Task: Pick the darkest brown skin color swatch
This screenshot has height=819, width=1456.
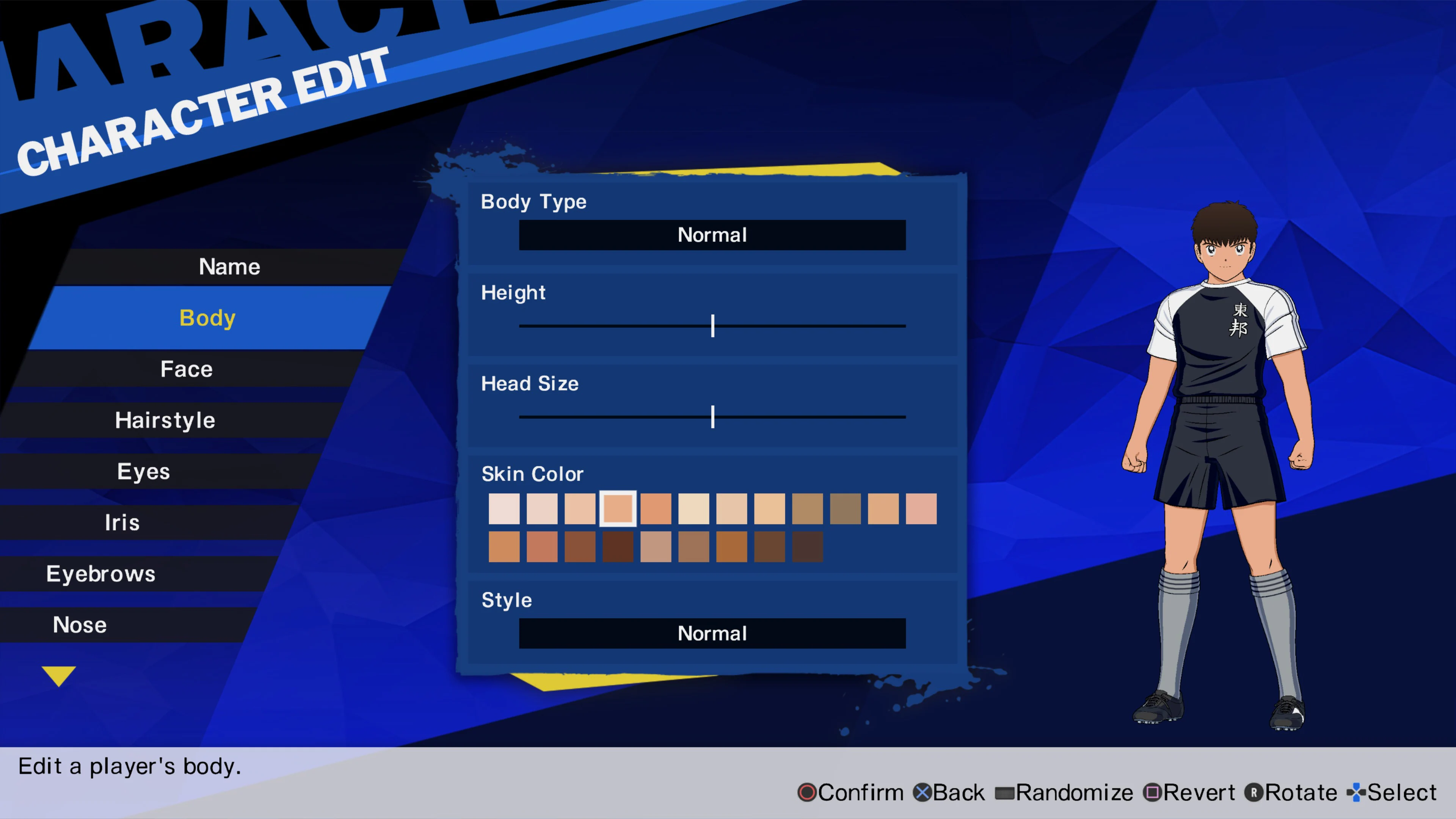Action: click(x=807, y=547)
